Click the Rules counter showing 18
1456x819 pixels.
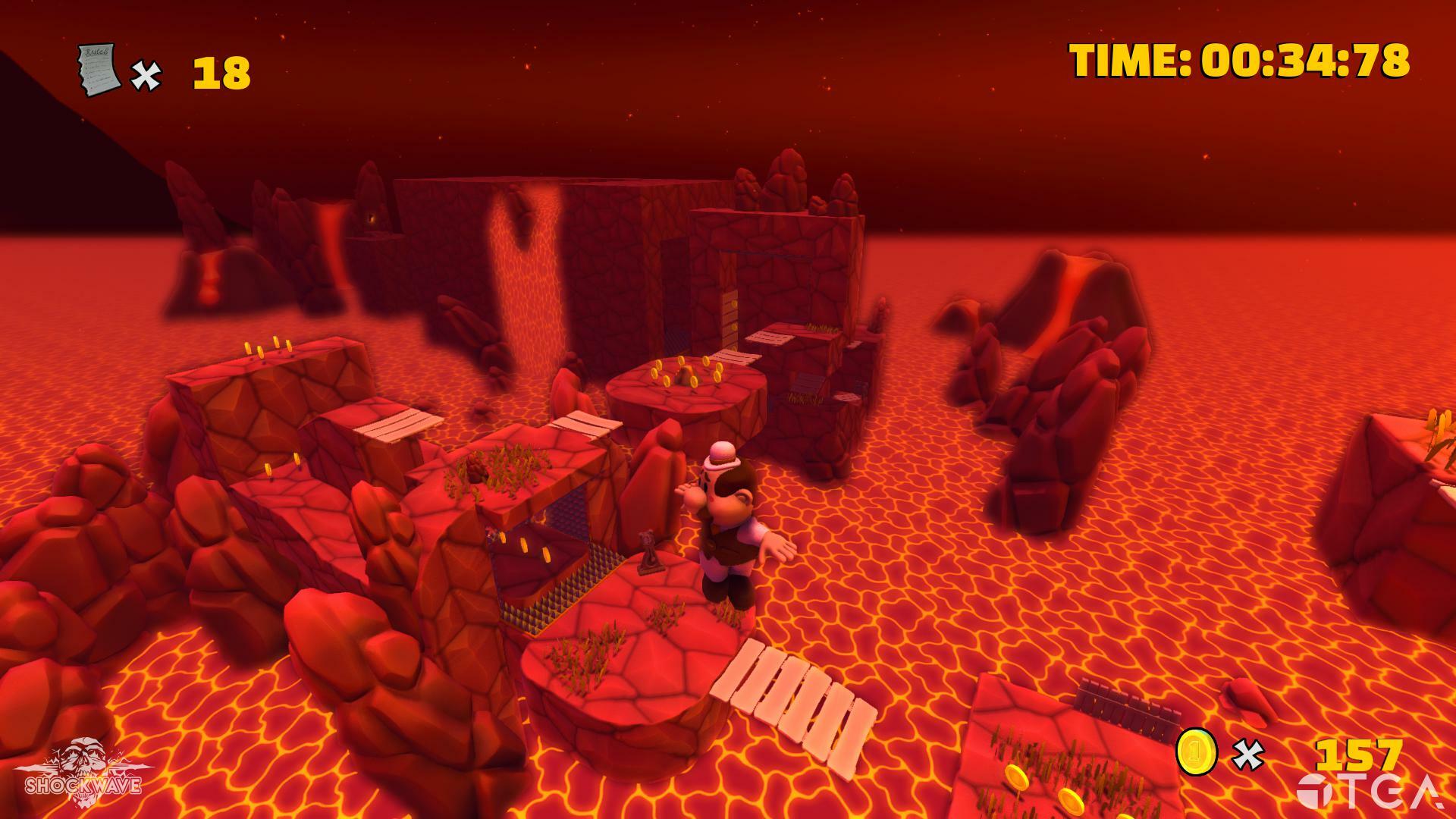220,72
